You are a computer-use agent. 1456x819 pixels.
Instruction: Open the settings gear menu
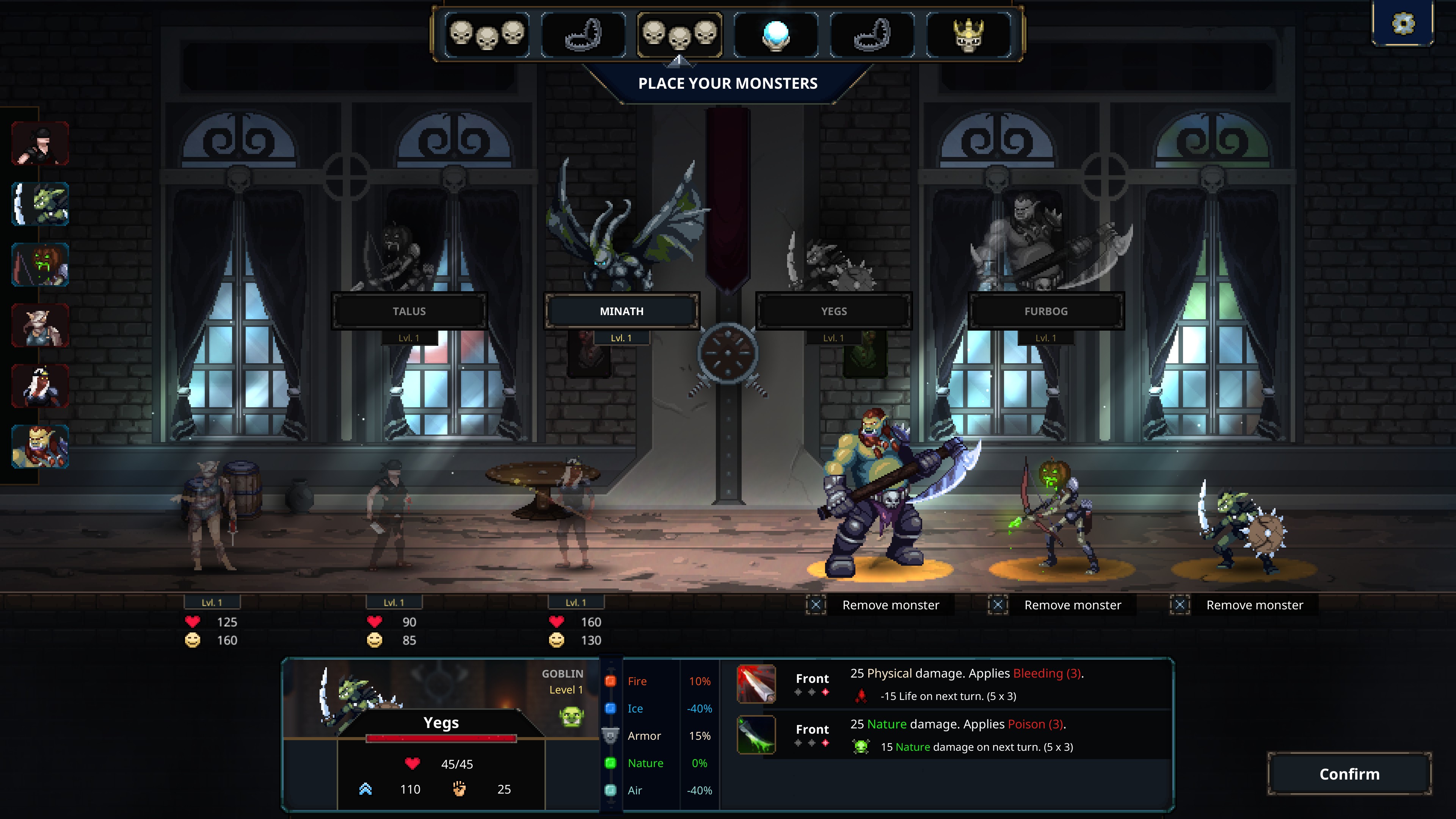(1402, 24)
